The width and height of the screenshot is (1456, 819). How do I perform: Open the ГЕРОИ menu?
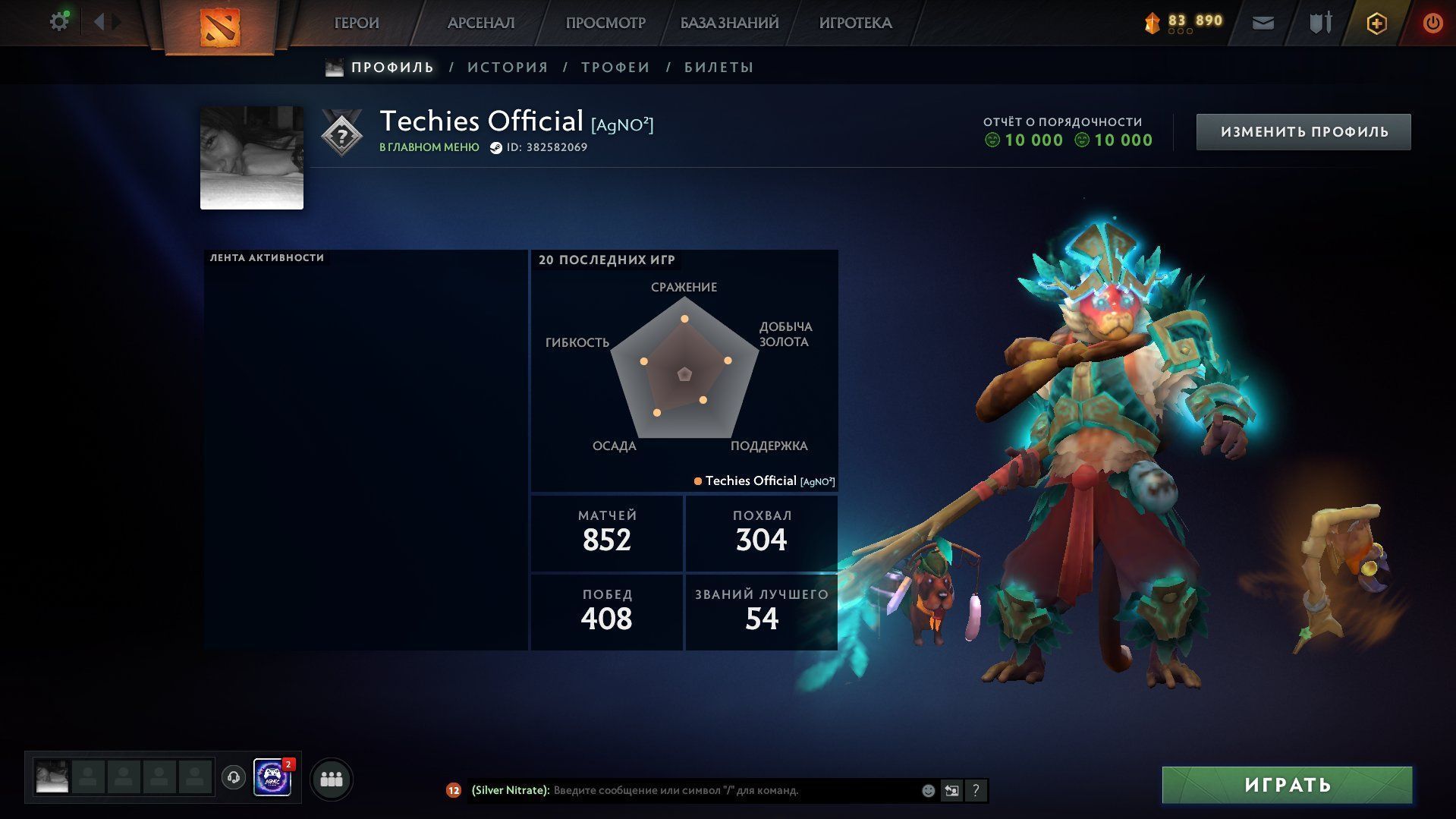pyautogui.click(x=357, y=24)
